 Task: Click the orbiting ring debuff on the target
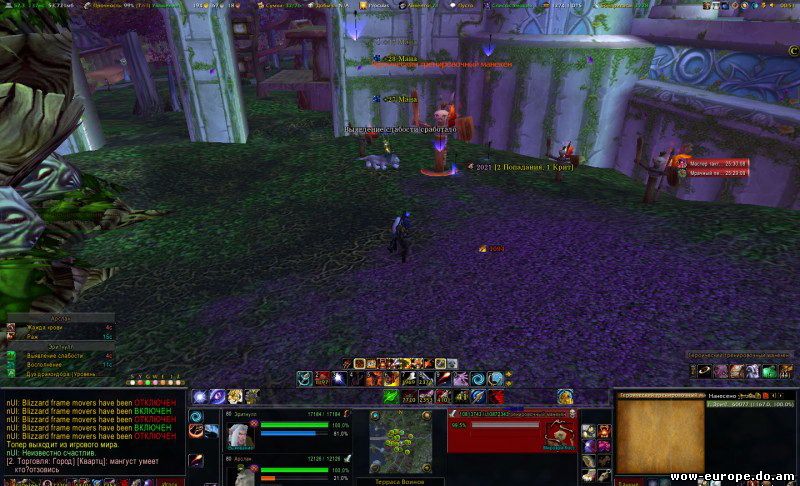(x=706, y=372)
